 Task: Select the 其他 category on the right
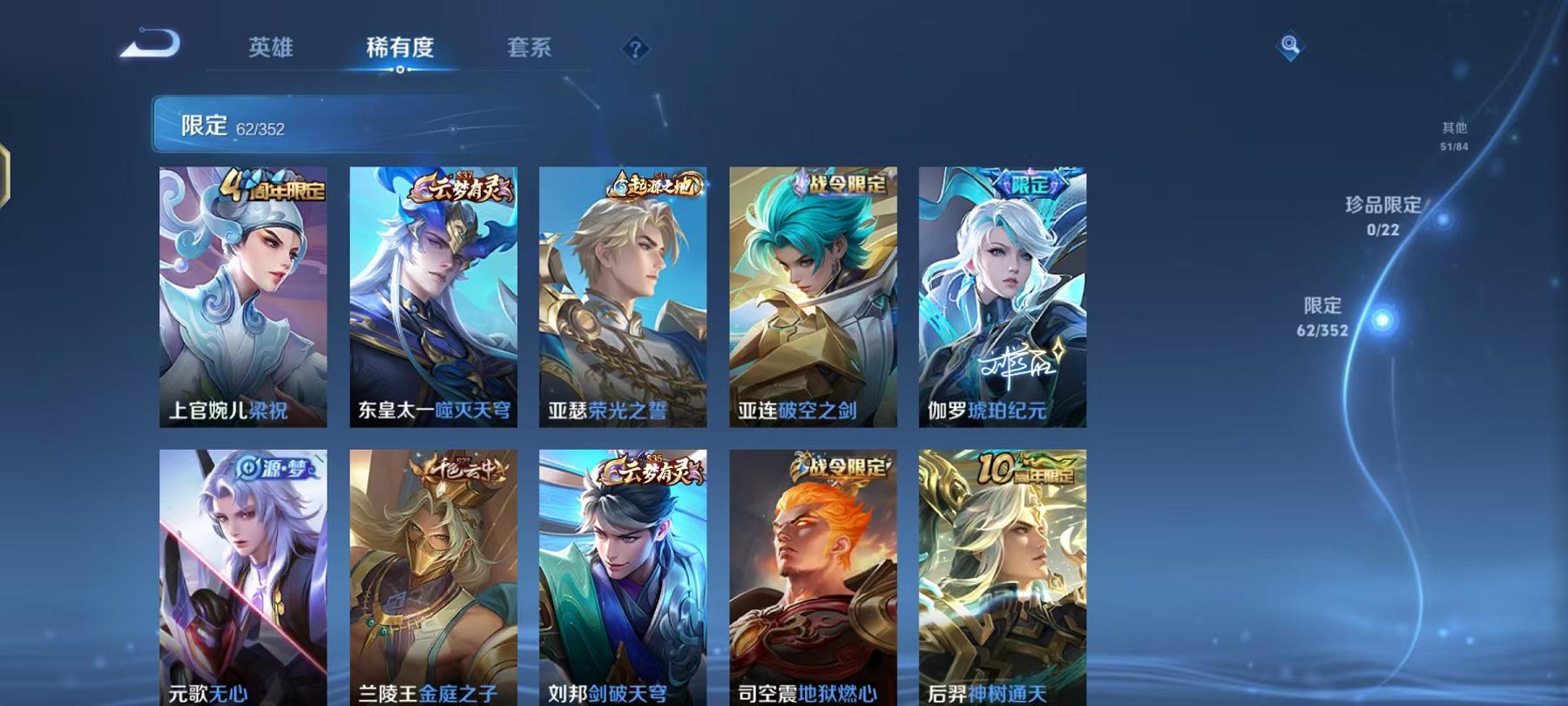pos(1452,135)
